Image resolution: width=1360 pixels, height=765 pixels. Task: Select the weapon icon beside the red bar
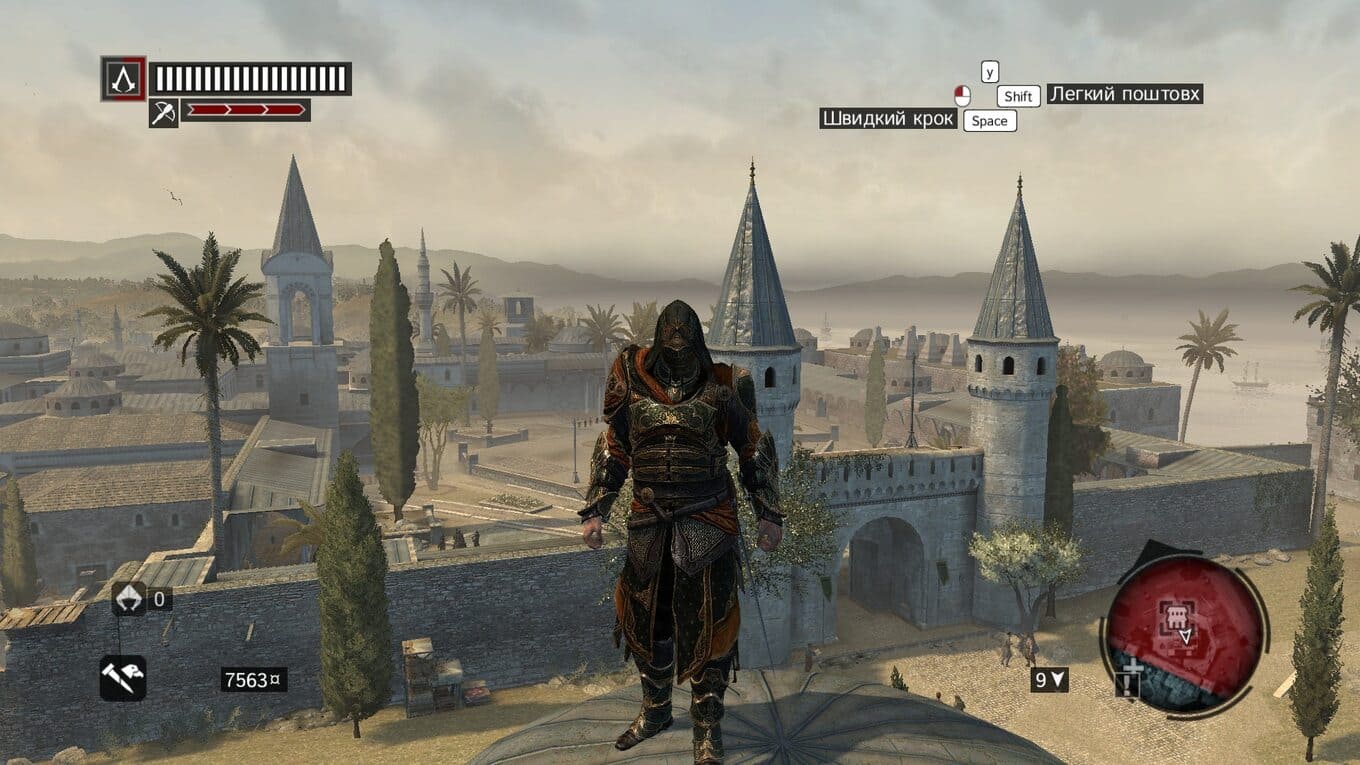tap(163, 113)
